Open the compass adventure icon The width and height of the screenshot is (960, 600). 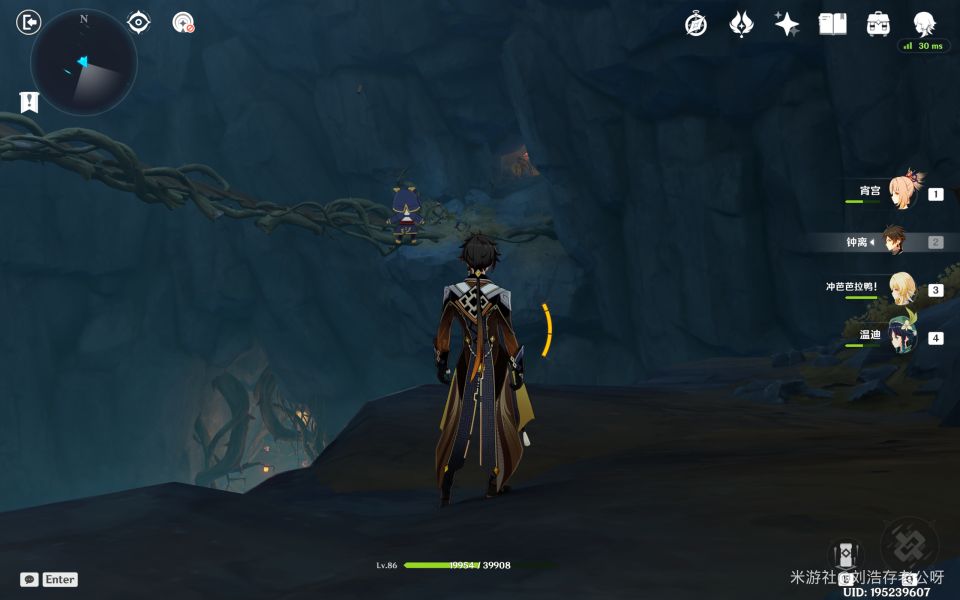pyautogui.click(x=696, y=24)
